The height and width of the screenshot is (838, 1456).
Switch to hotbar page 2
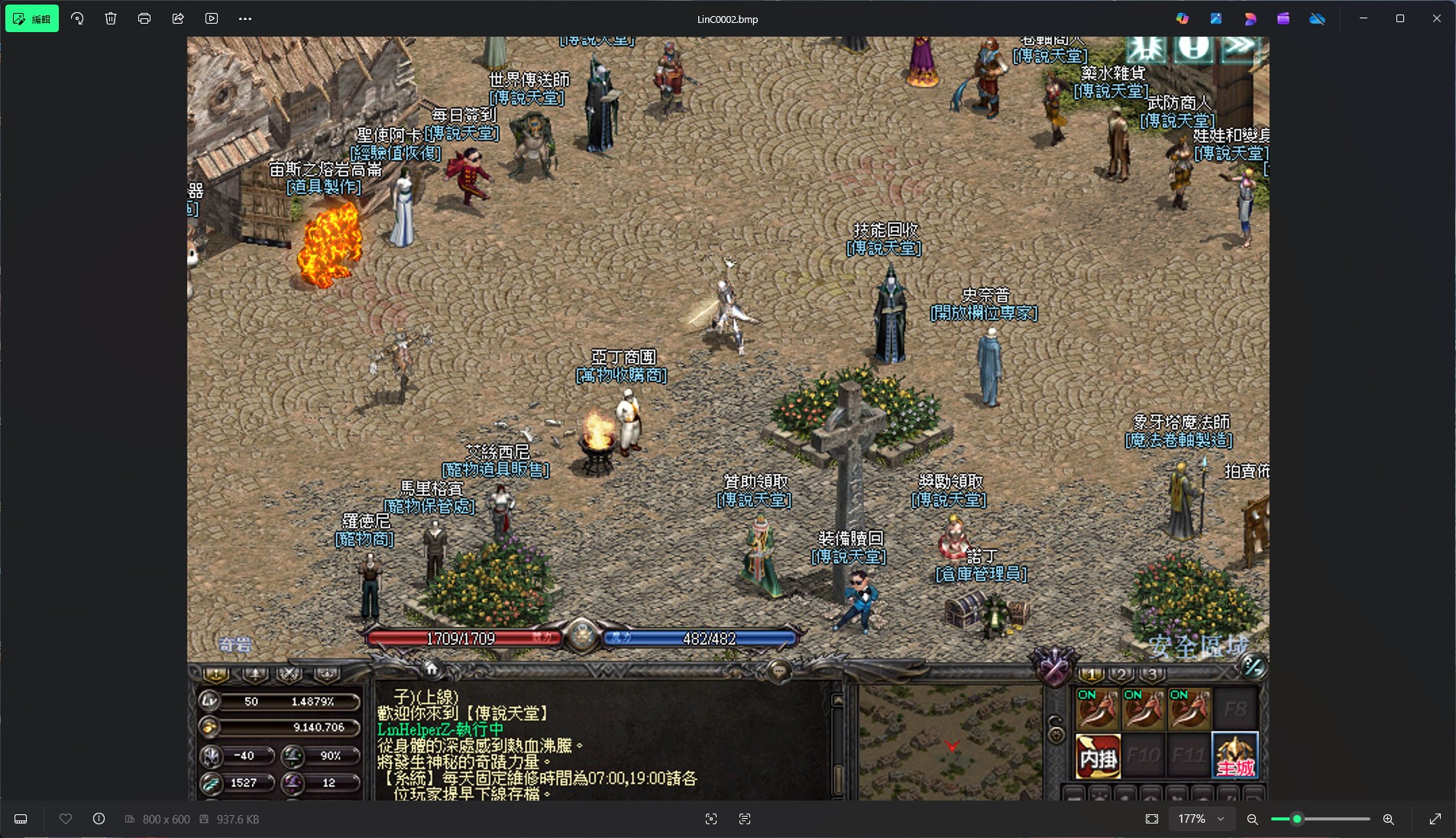(1121, 674)
